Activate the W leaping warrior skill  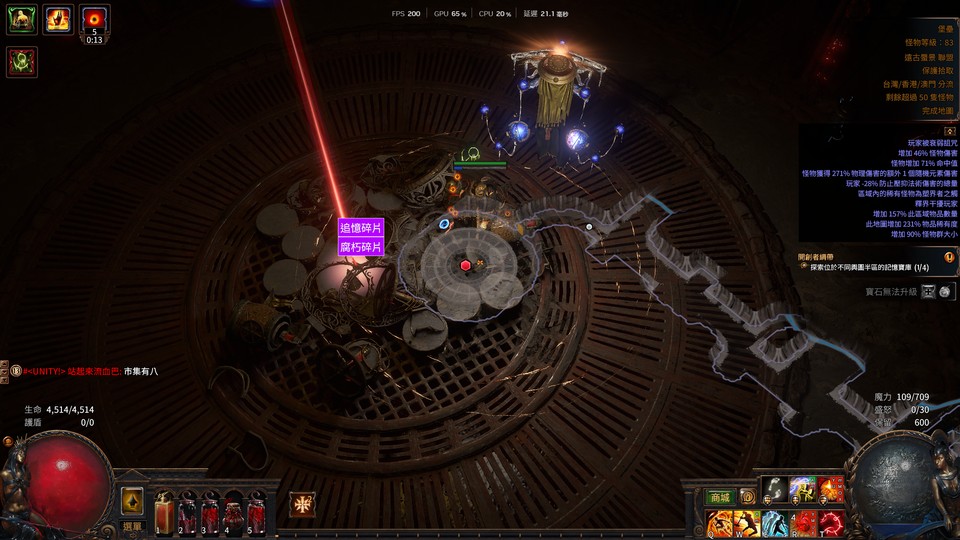tap(747, 523)
